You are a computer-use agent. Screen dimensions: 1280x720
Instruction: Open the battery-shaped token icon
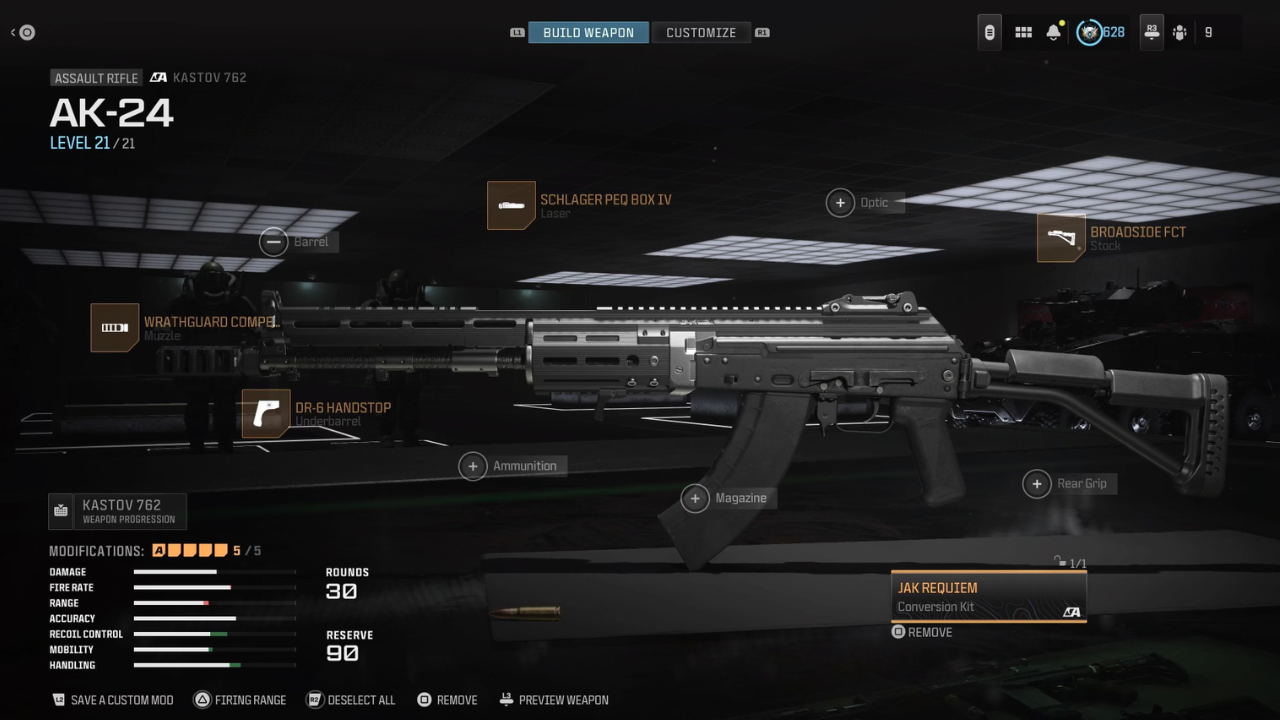[989, 33]
